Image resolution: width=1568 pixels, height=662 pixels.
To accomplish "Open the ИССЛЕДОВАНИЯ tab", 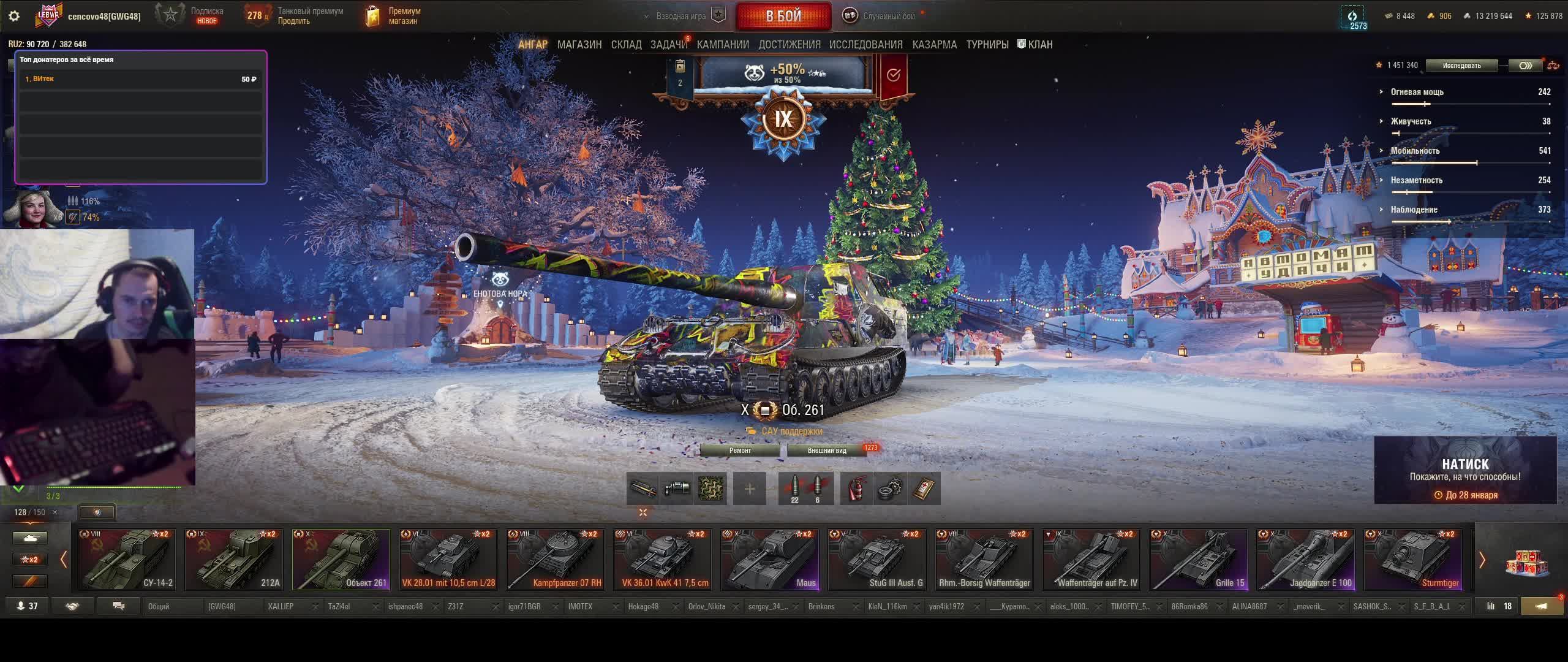I will point(865,45).
